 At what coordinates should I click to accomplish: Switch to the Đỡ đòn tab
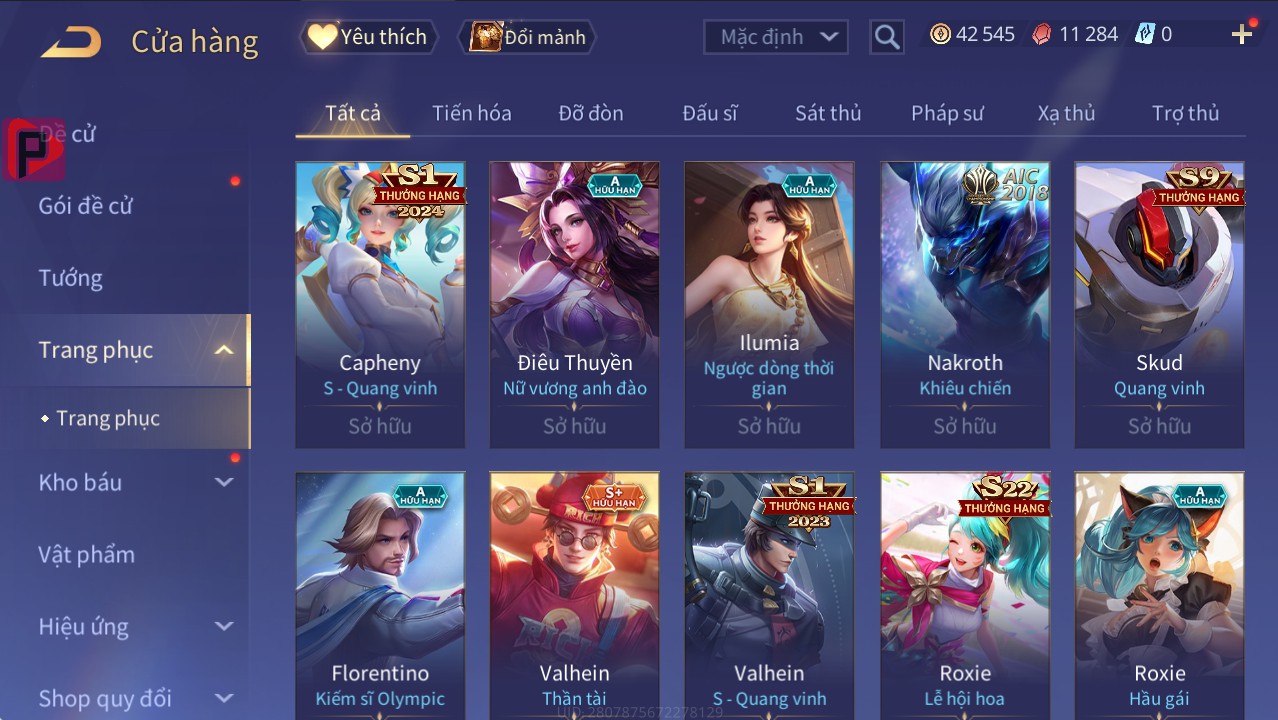(590, 113)
